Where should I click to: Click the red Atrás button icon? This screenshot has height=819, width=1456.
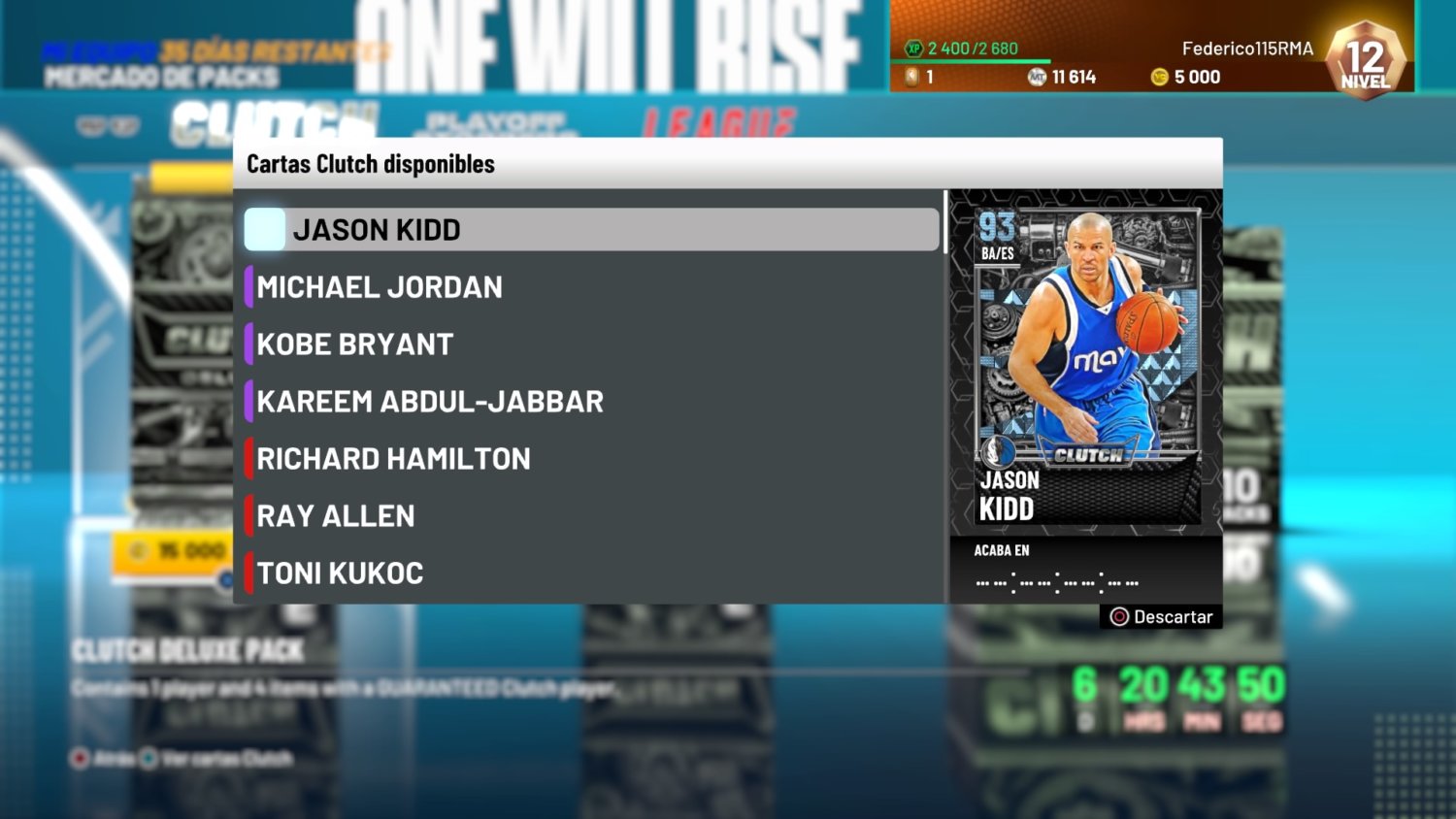[78, 758]
